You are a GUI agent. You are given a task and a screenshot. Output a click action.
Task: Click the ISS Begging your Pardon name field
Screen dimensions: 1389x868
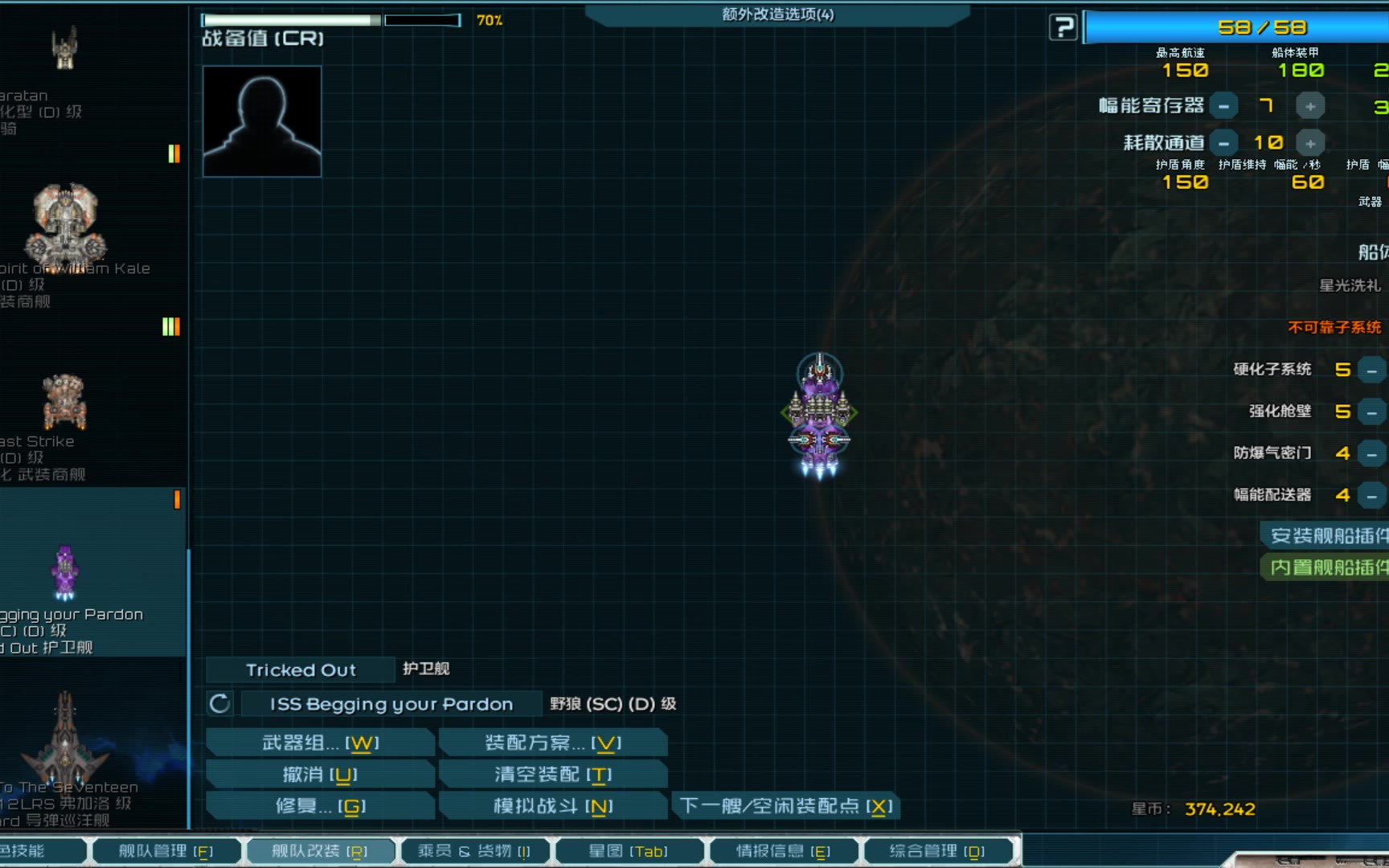[x=391, y=704]
